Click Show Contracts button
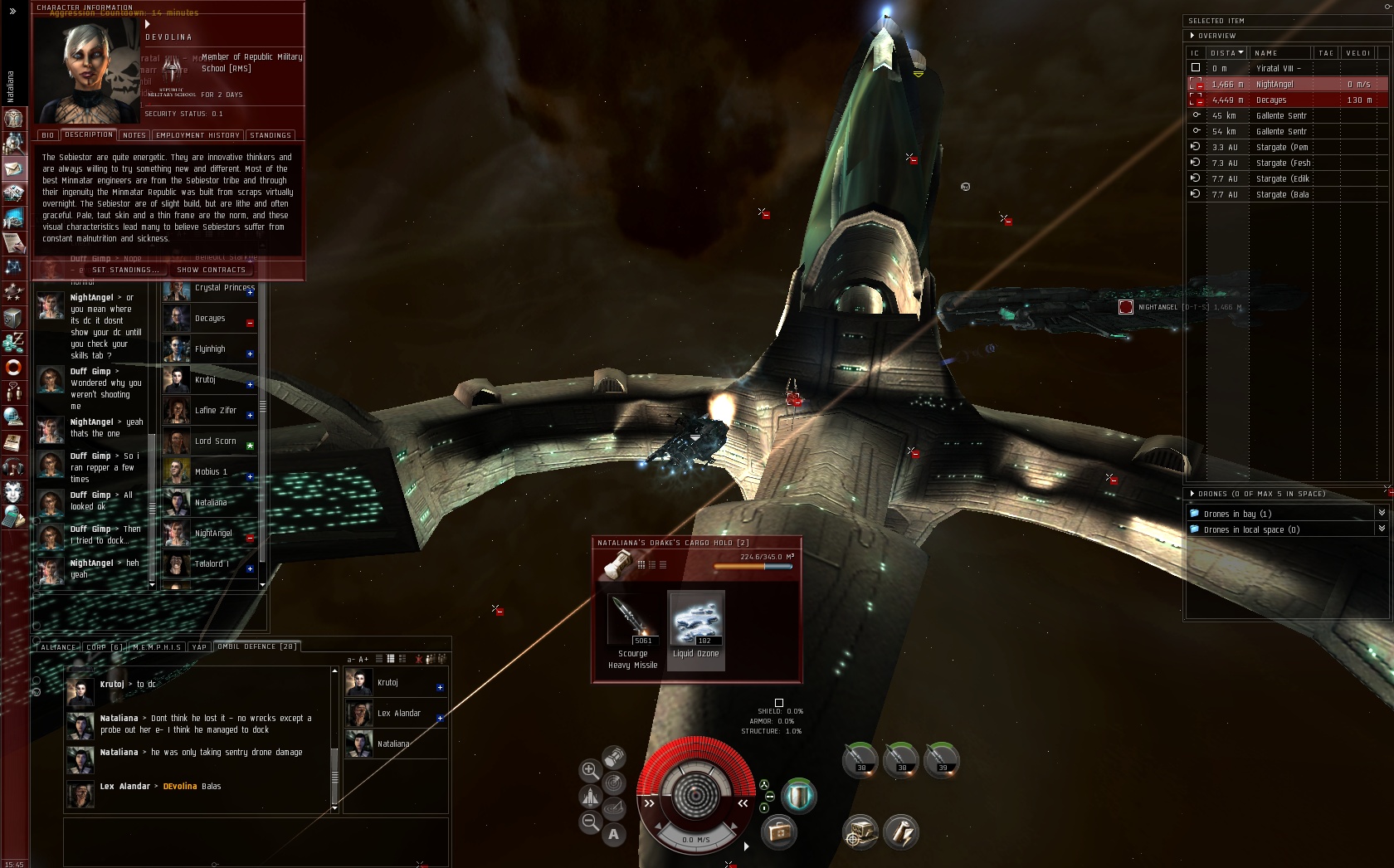The image size is (1394, 868). (212, 270)
